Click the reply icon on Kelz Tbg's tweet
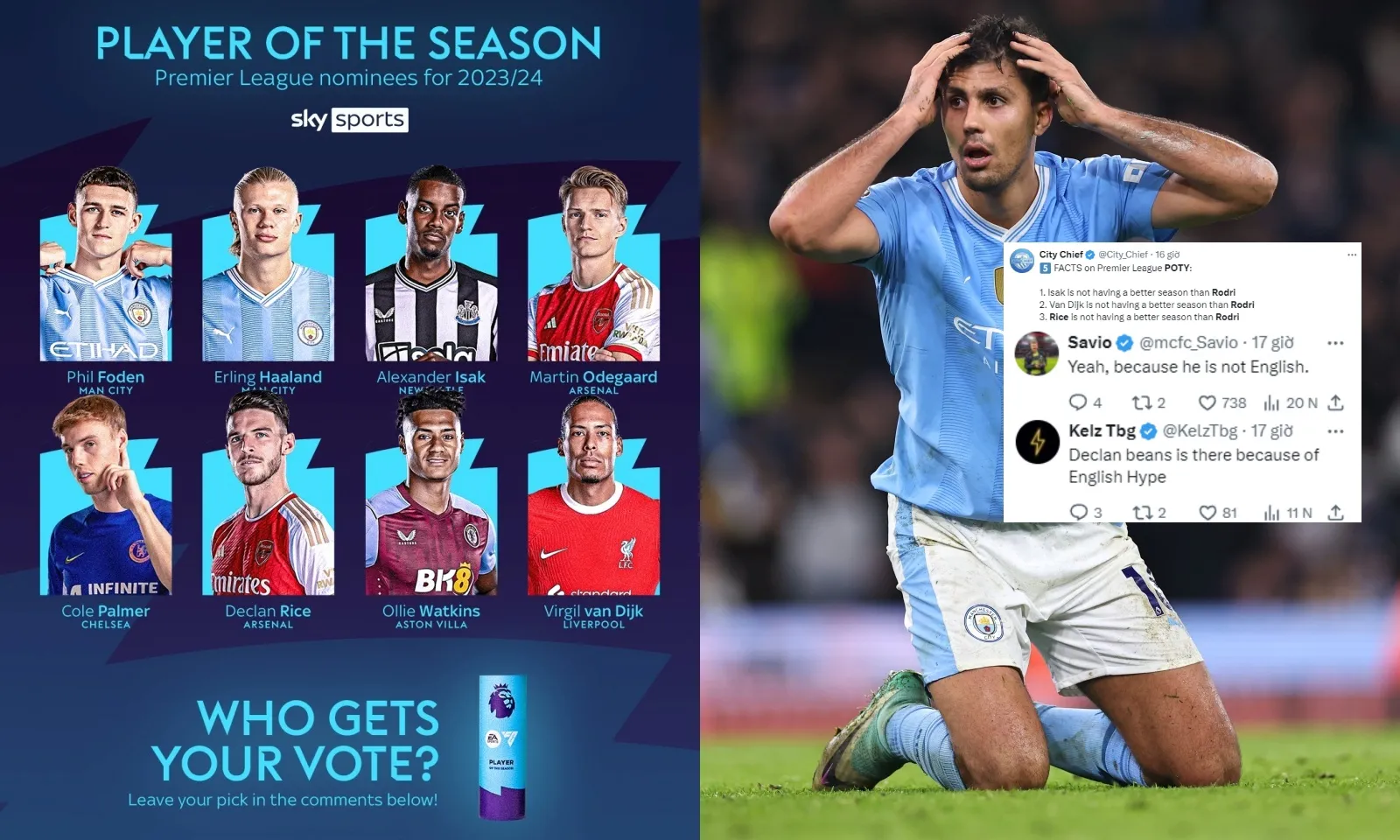The height and width of the screenshot is (840, 1400). click(x=1079, y=512)
